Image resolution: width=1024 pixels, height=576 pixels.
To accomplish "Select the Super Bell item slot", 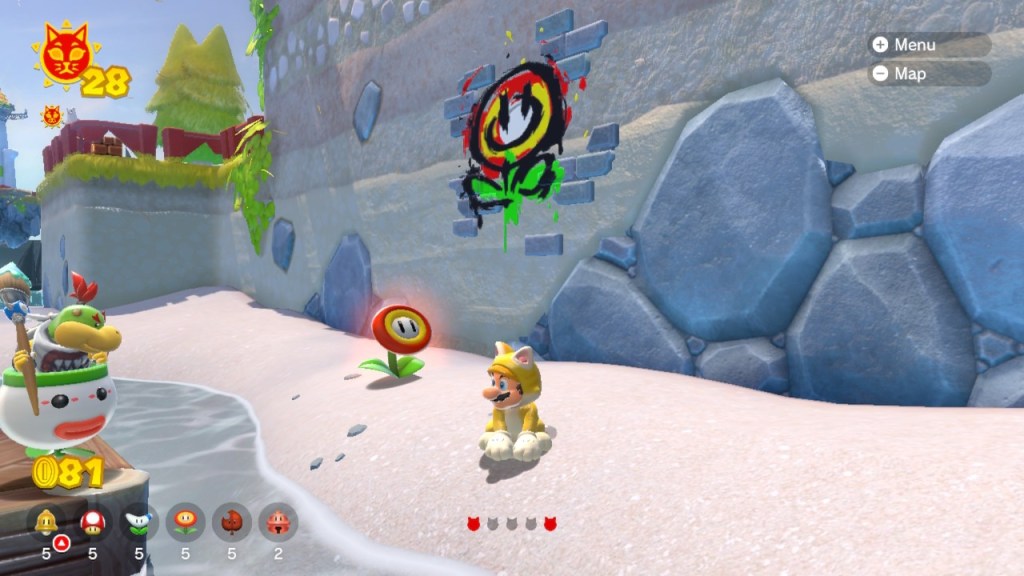I will (x=46, y=522).
